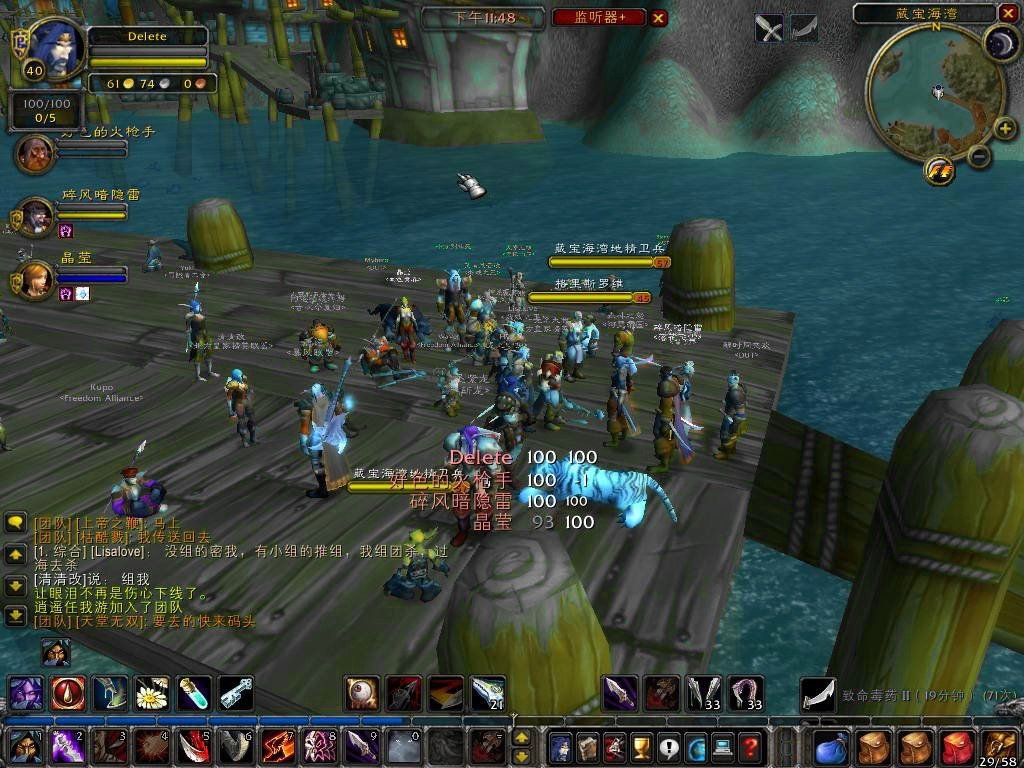
Task: Use the skeleton key icon
Action: 236,693
